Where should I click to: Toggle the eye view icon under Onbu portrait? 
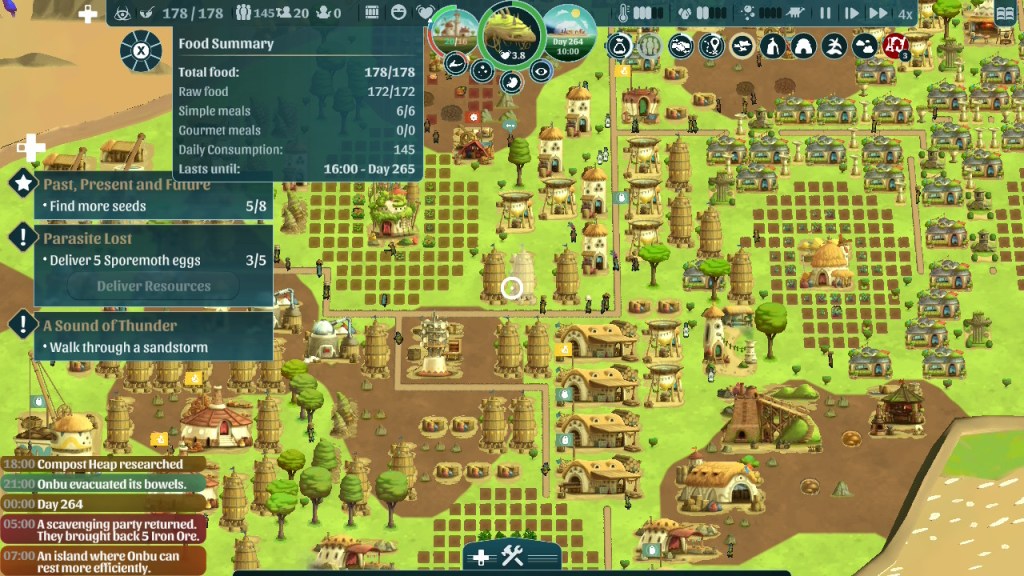tap(540, 70)
